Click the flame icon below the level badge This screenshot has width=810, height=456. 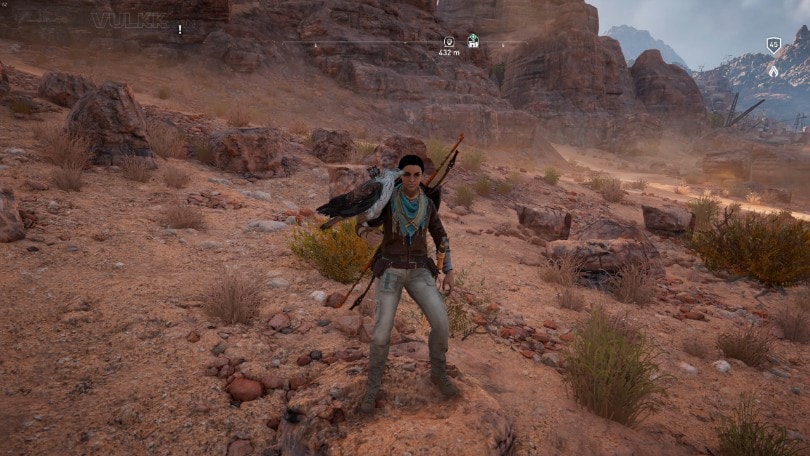[x=773, y=70]
